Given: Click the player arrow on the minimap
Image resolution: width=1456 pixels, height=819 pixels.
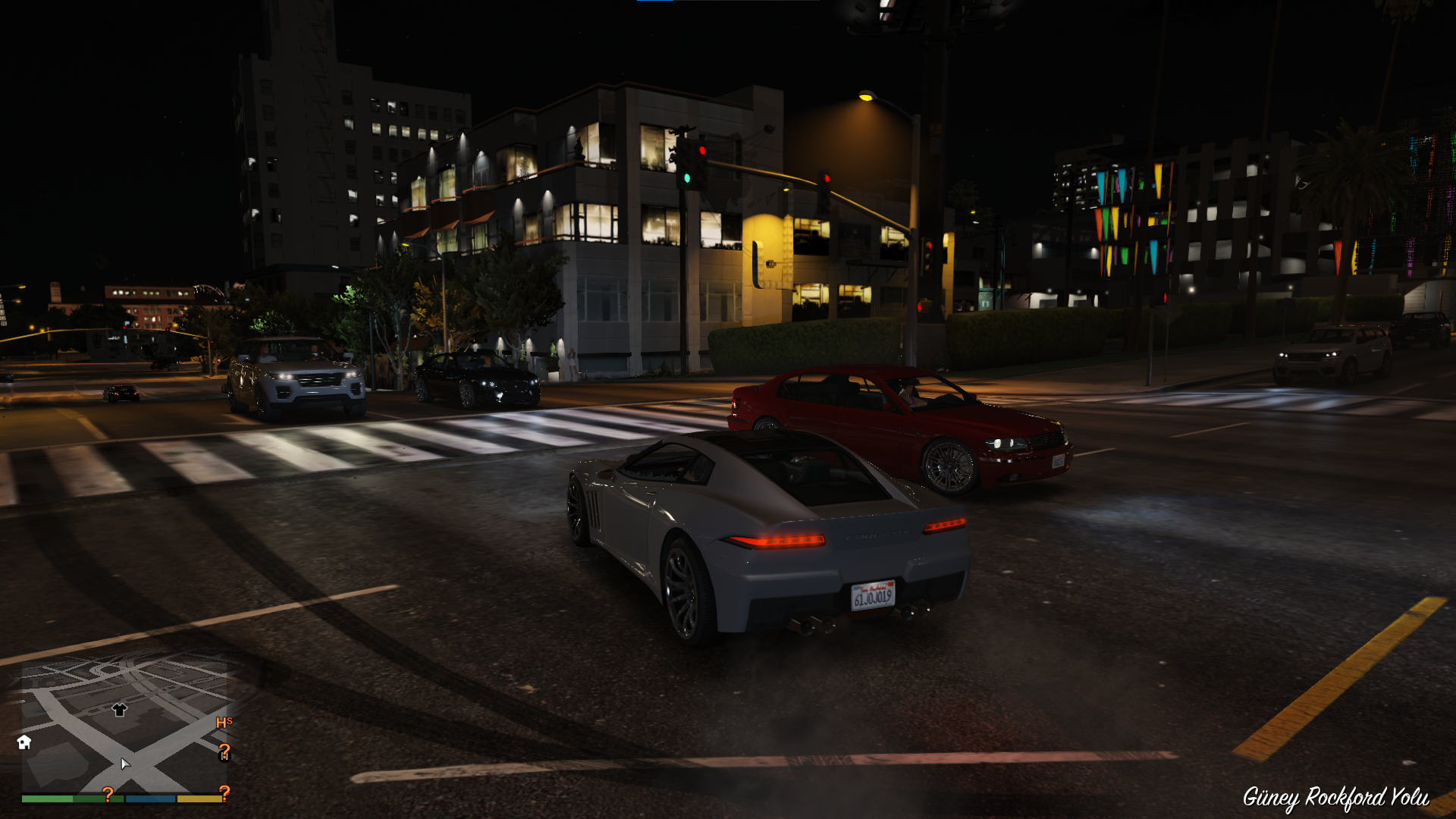Looking at the screenshot, I should pyautogui.click(x=125, y=763).
